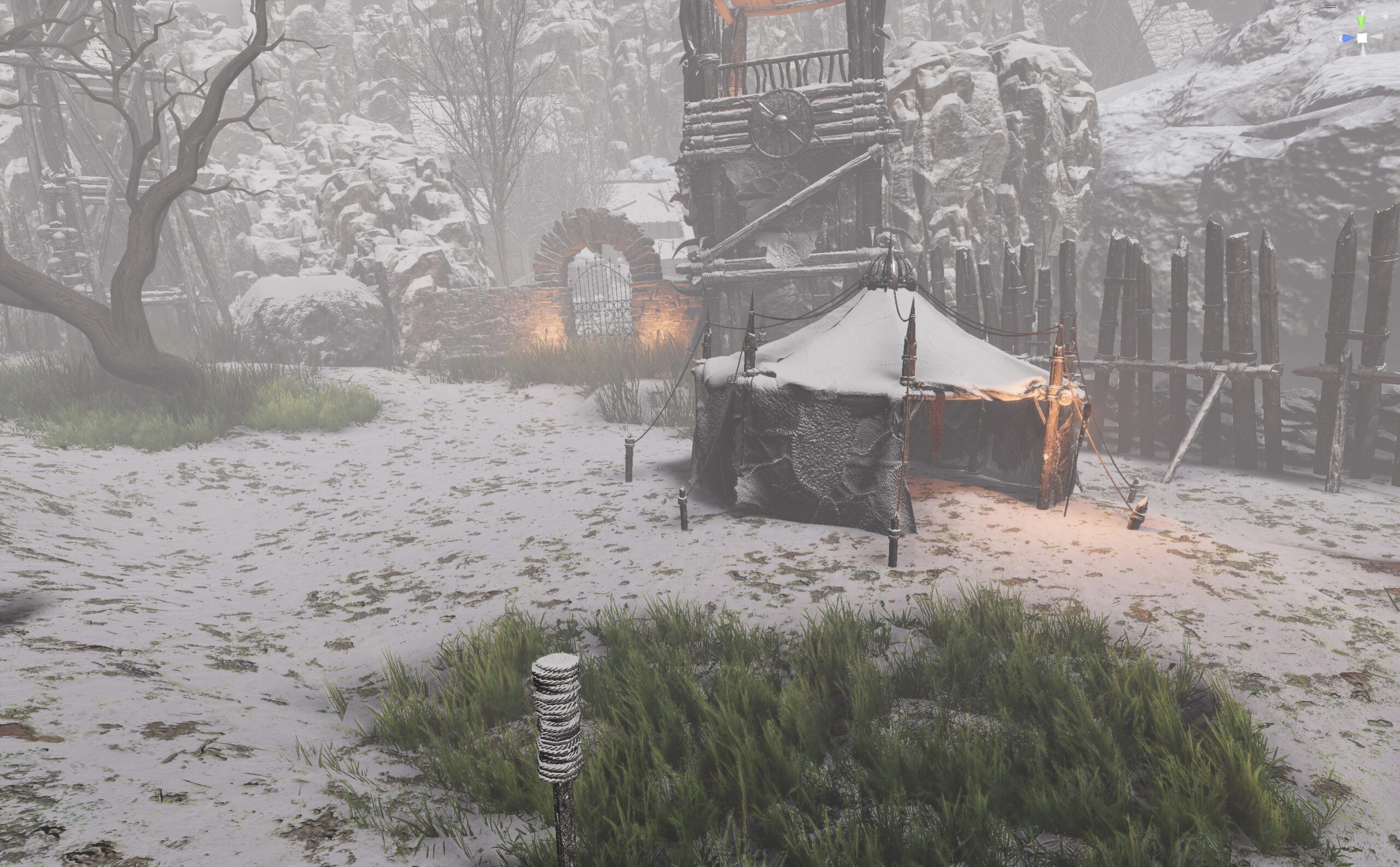Toggle the small gizmo rotation lock icon
This screenshot has width=1400, height=867.
coord(1385,16)
